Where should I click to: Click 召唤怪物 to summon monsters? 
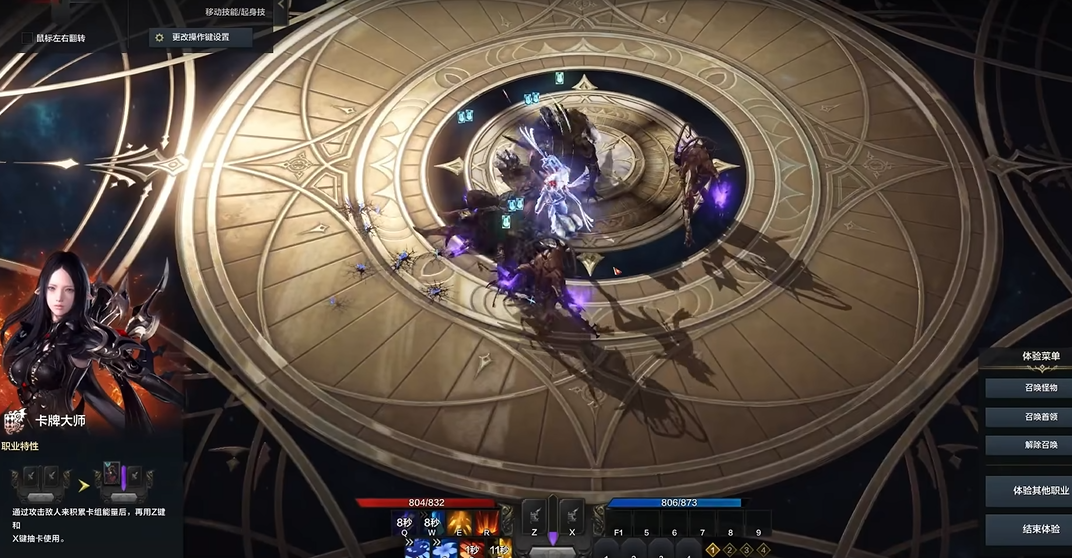[x=1027, y=387]
